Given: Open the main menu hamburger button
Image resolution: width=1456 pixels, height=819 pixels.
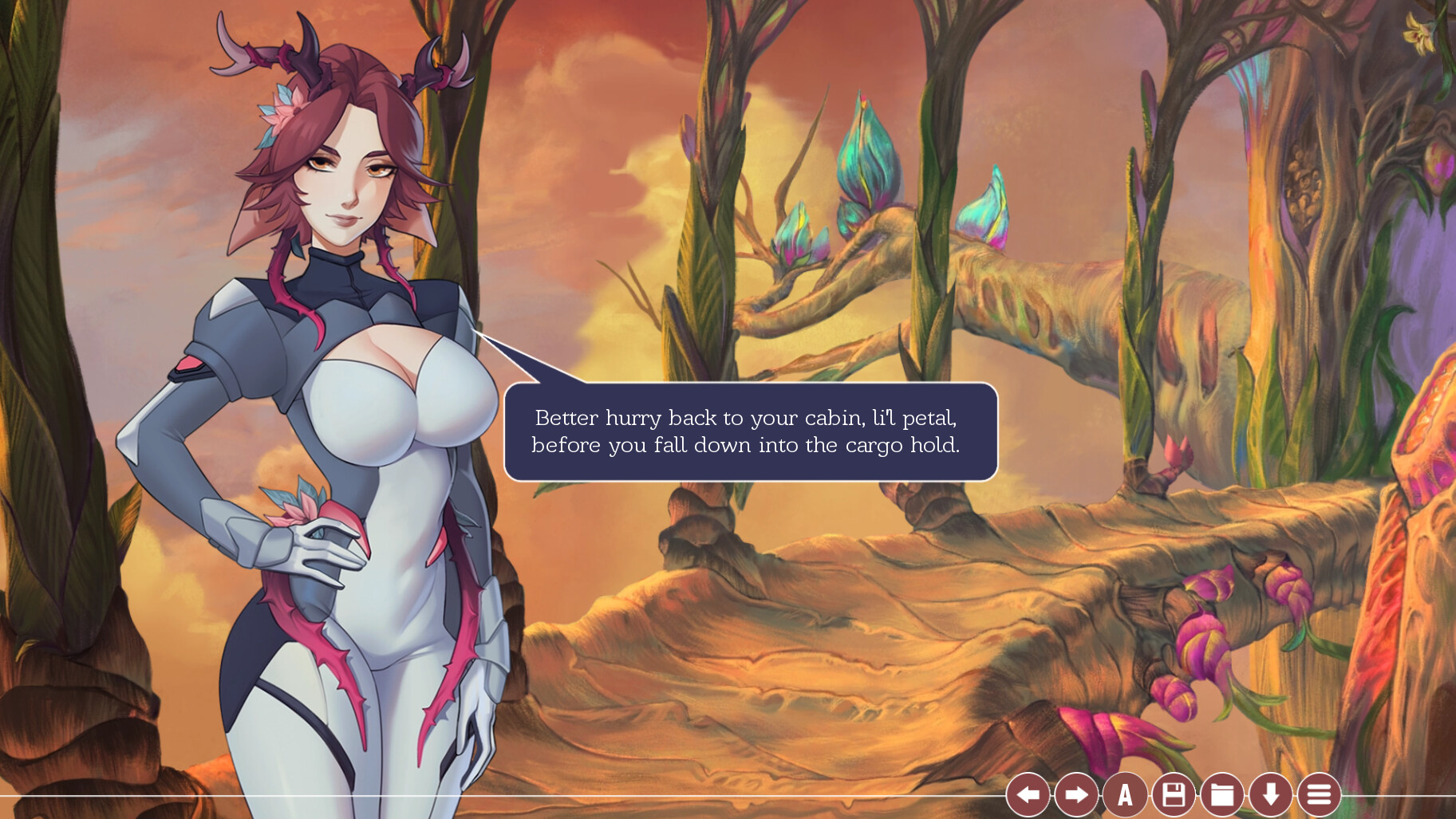Looking at the screenshot, I should click(x=1319, y=794).
